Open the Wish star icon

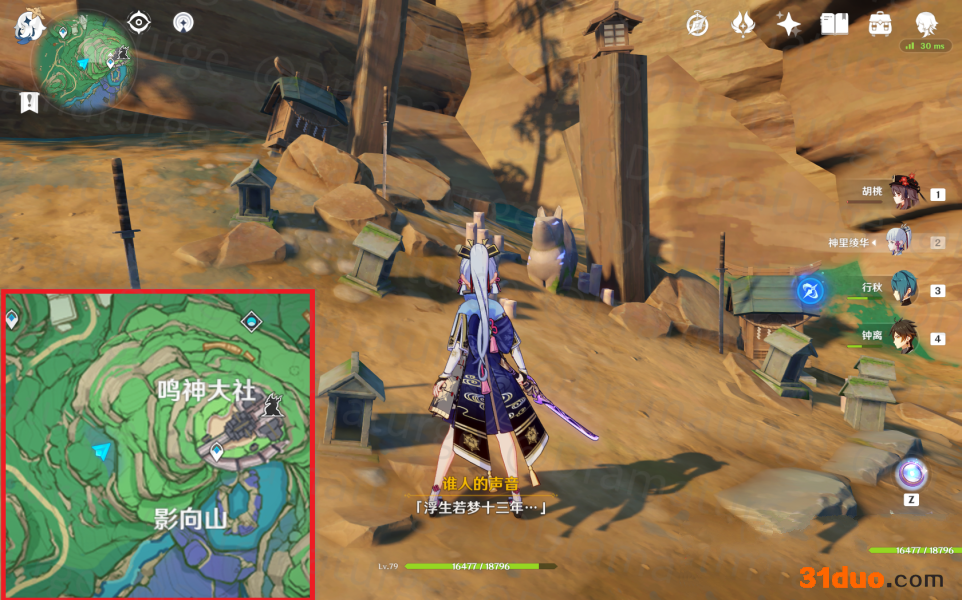pos(789,24)
